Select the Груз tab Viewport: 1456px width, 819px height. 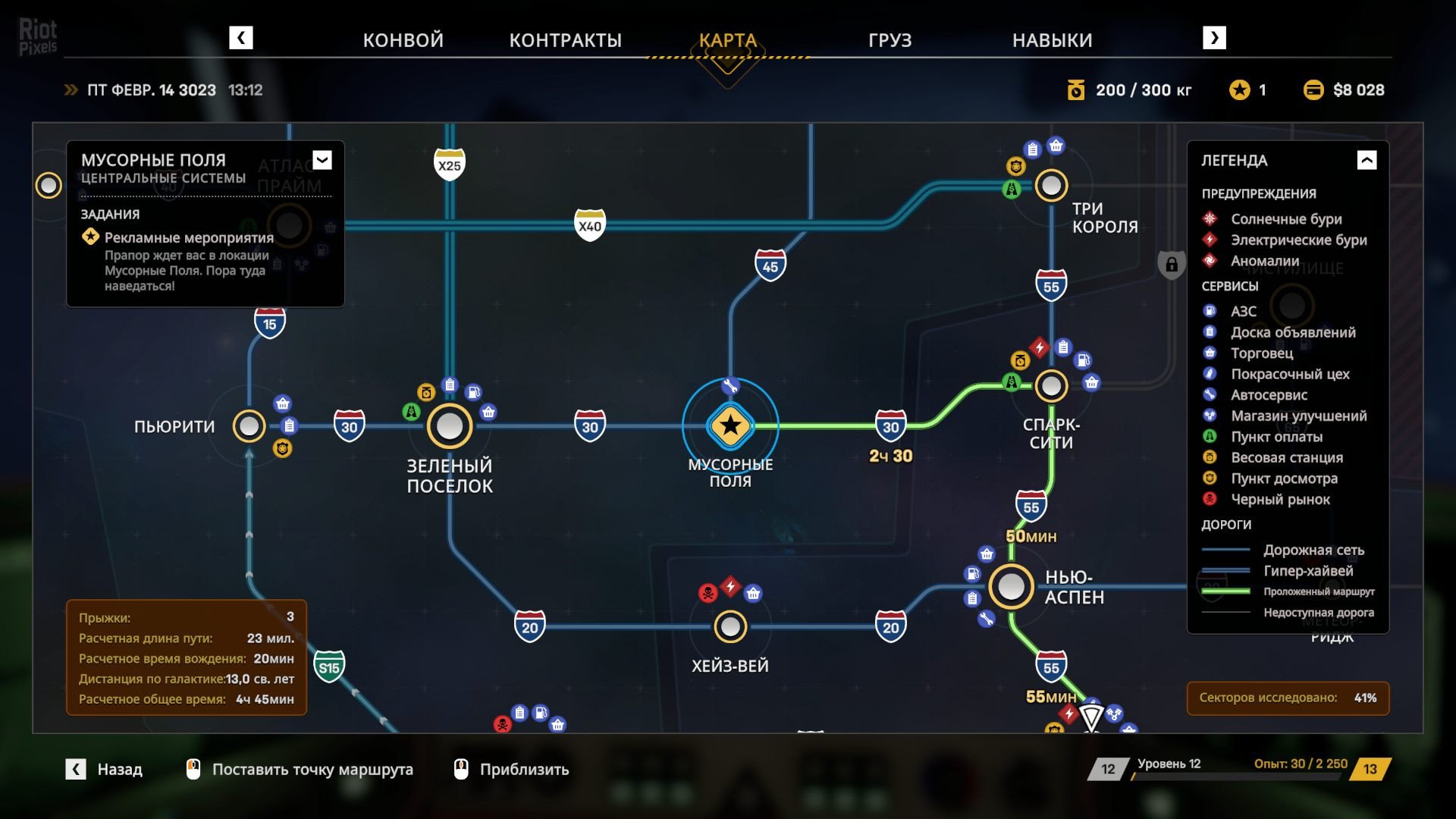pos(890,40)
